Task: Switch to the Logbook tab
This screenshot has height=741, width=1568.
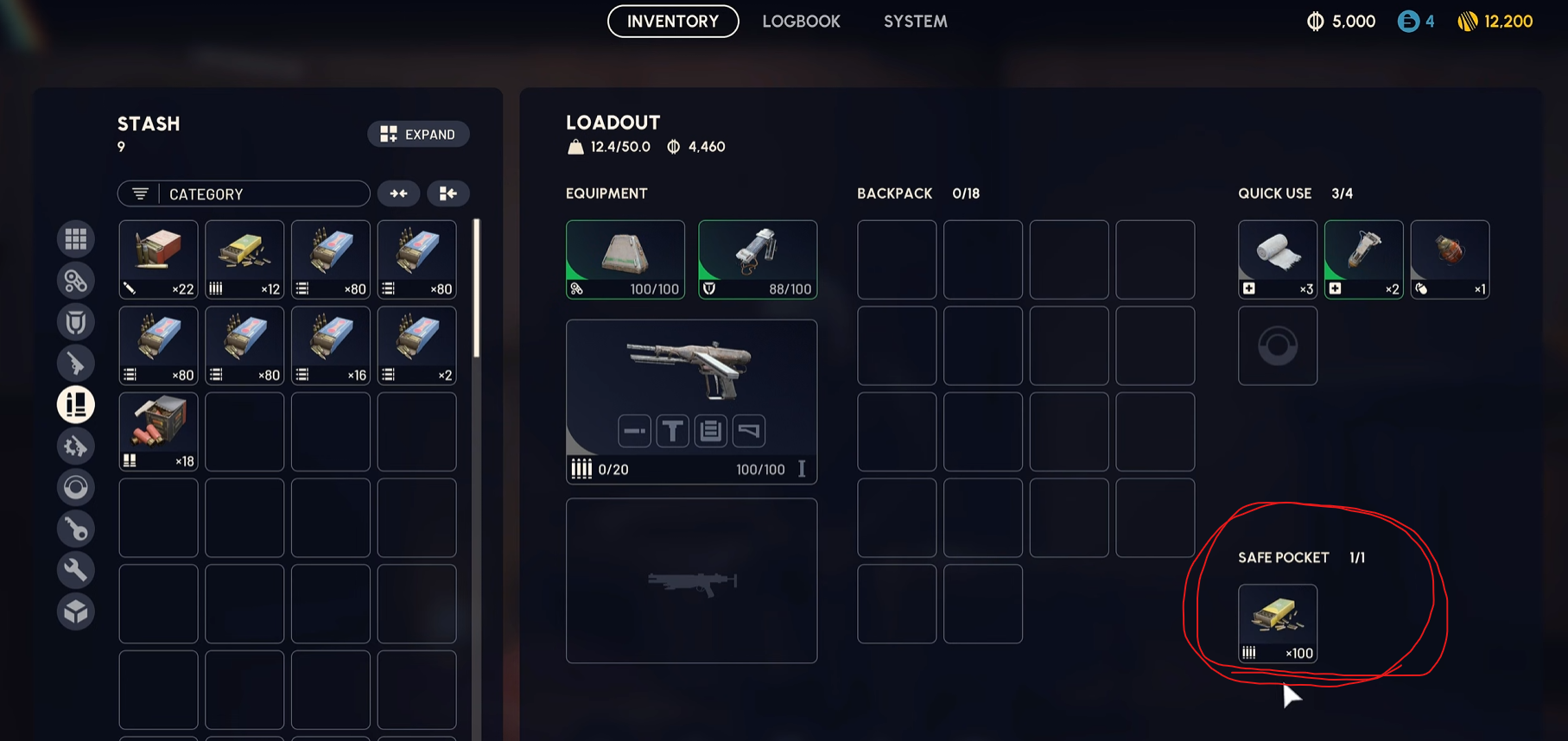Action: [x=801, y=22]
